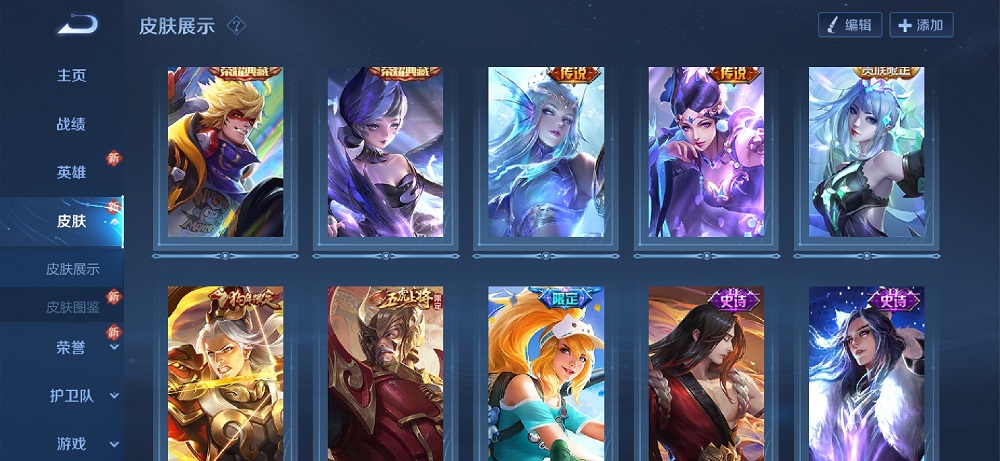Switch to the 皮肤展示 sub-tab
Screen dimensions: 1000x461
point(72,269)
